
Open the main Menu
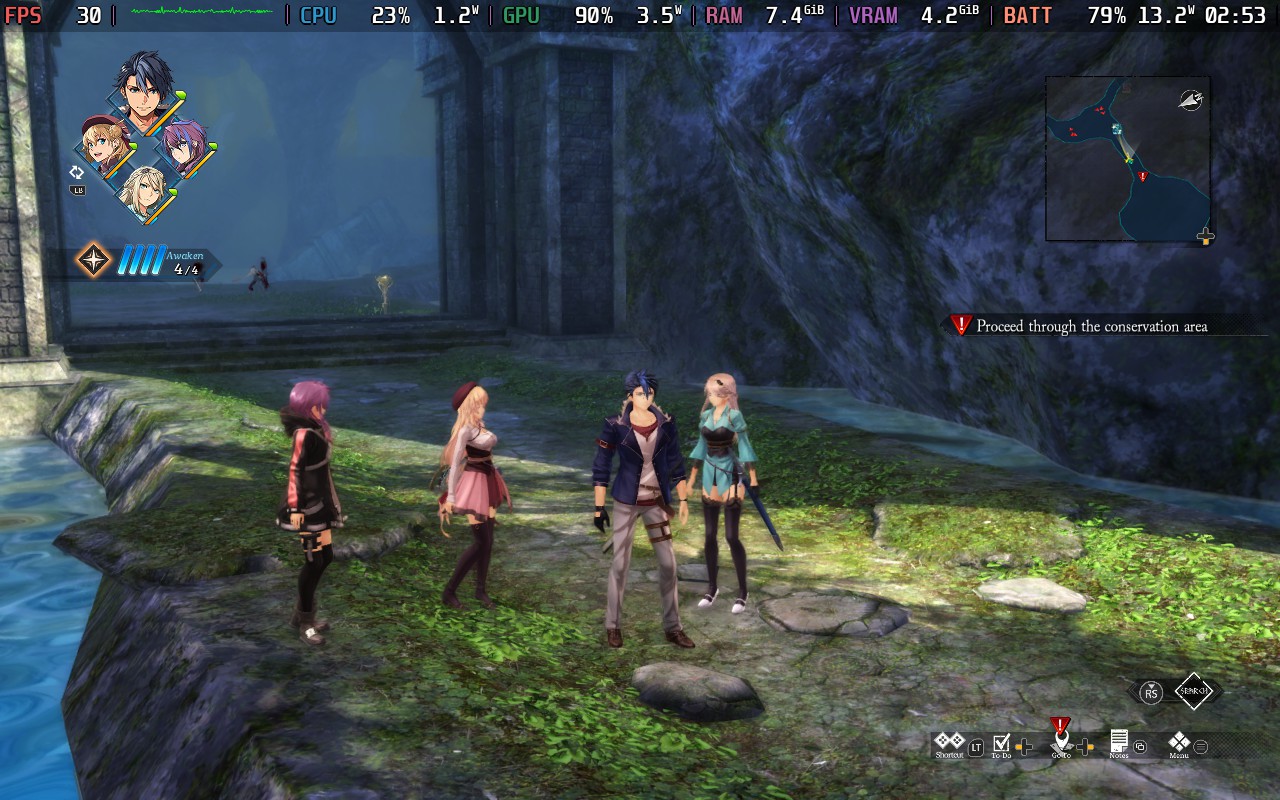[x=1179, y=744]
